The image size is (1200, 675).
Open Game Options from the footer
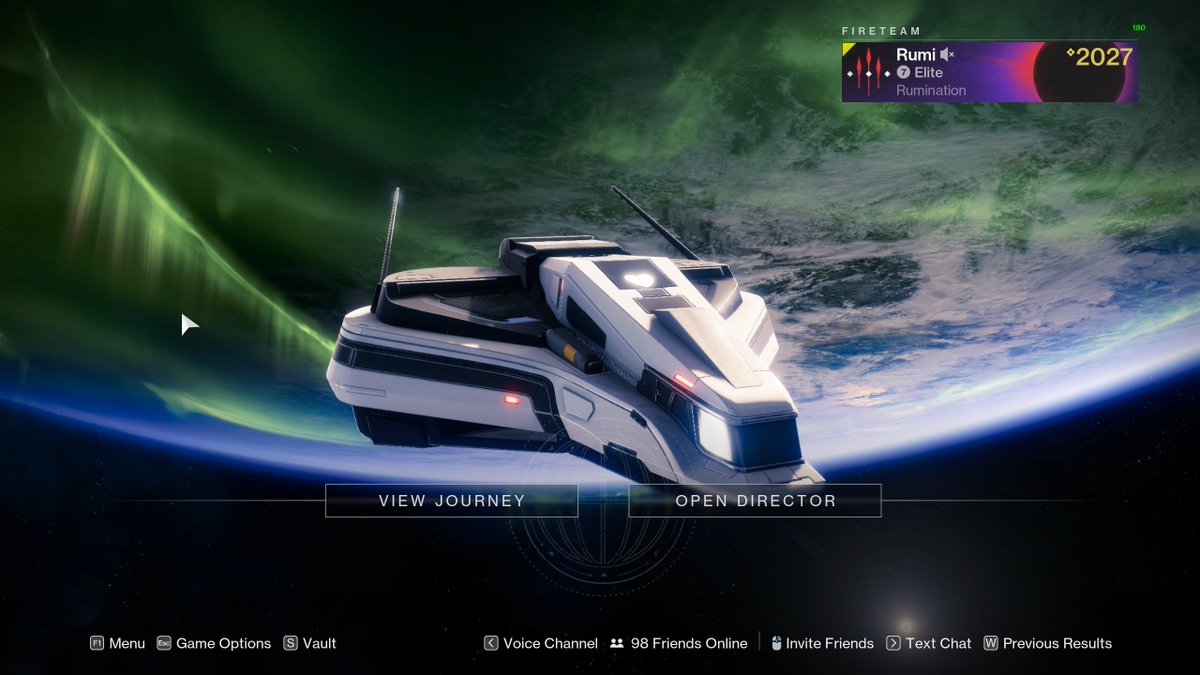214,644
